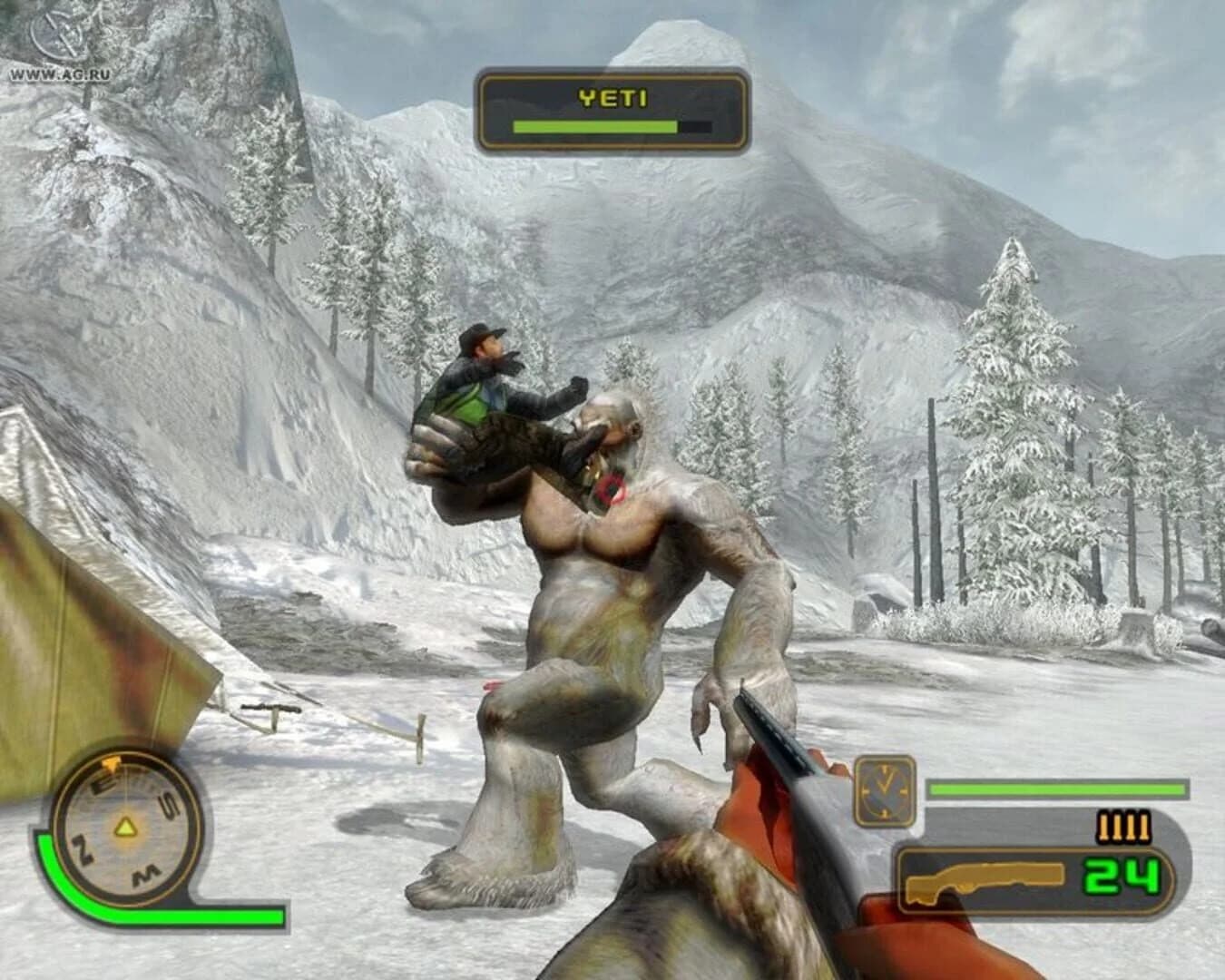Click the N marker on the compass

83,849
